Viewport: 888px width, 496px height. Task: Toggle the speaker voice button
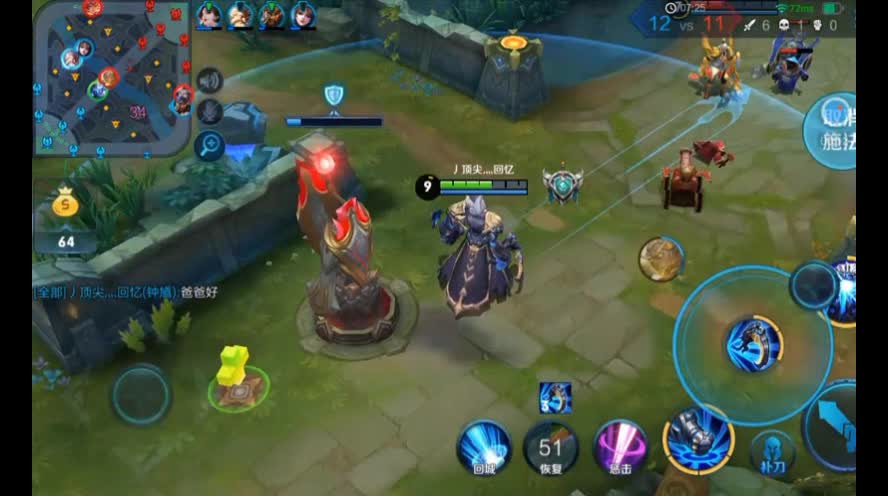(209, 80)
